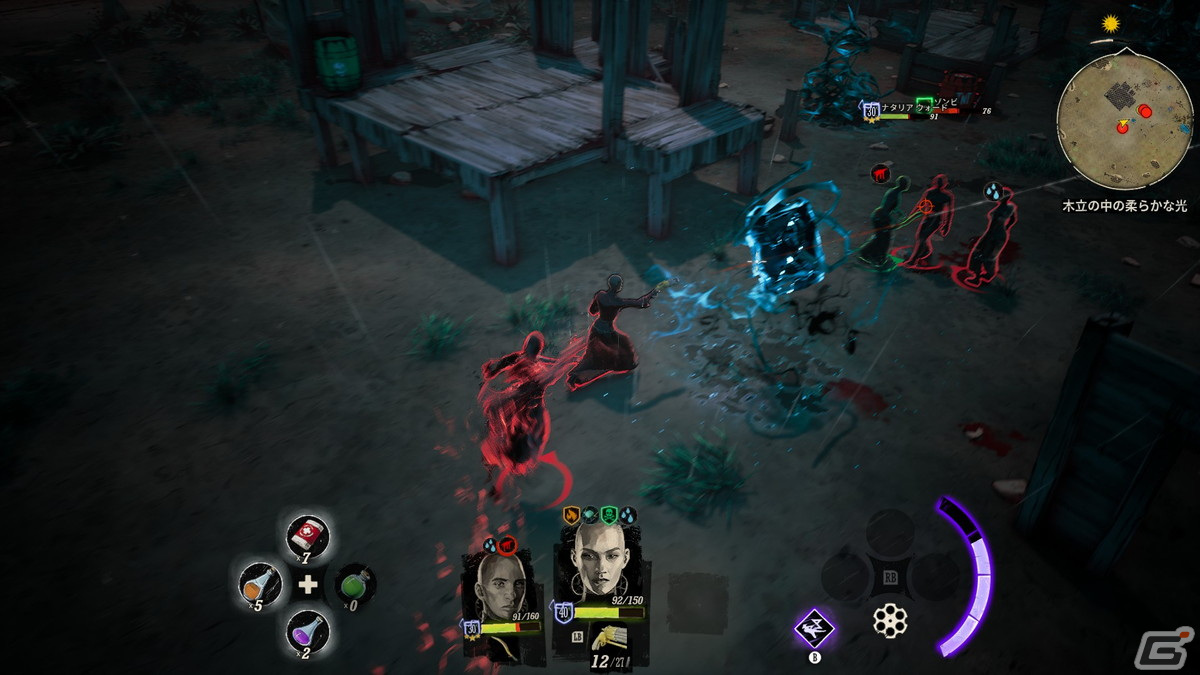Choose the green potion bottle slot
The image size is (1200, 675).
[x=354, y=584]
